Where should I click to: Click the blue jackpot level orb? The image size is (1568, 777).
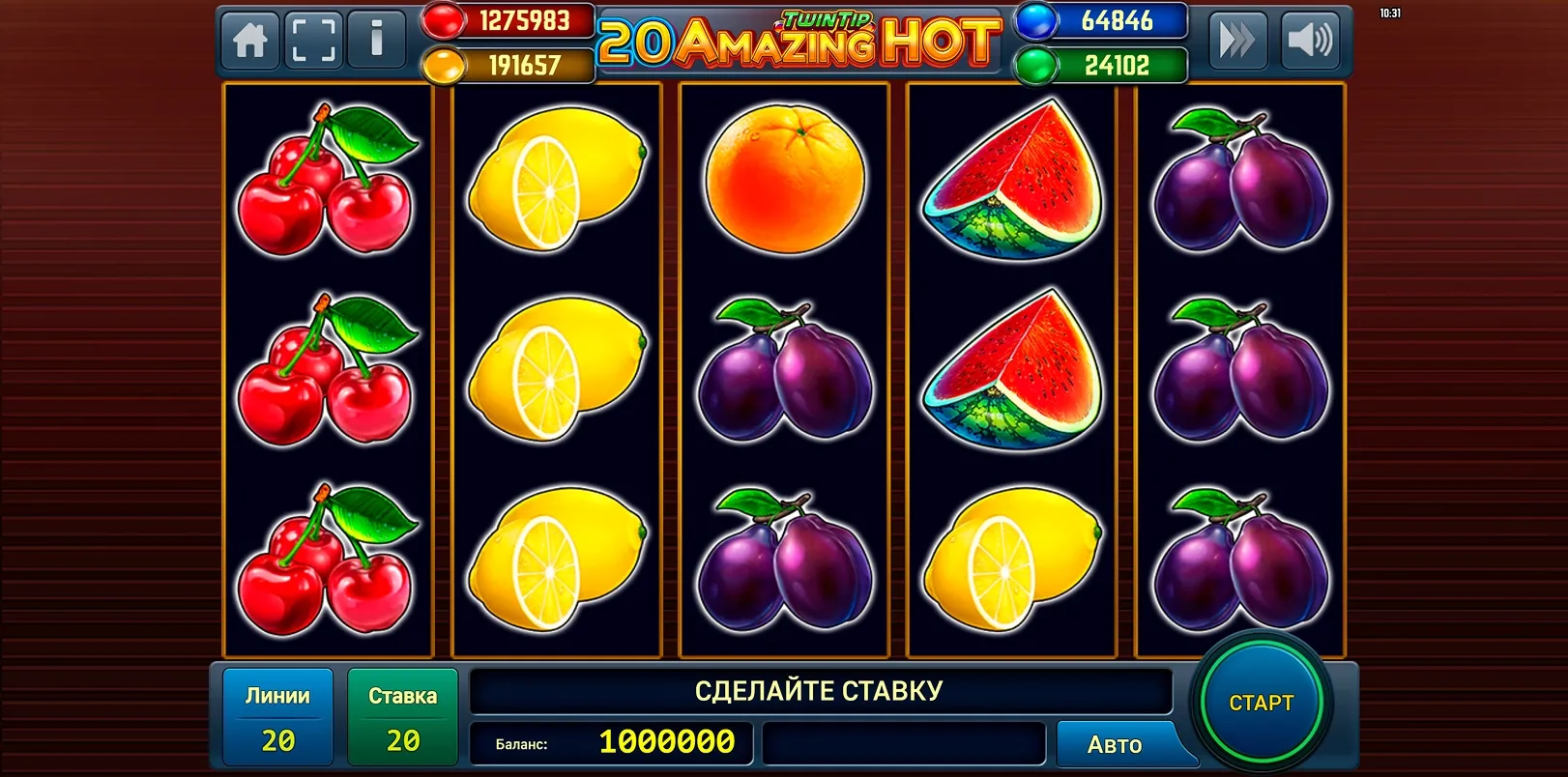point(1027,19)
